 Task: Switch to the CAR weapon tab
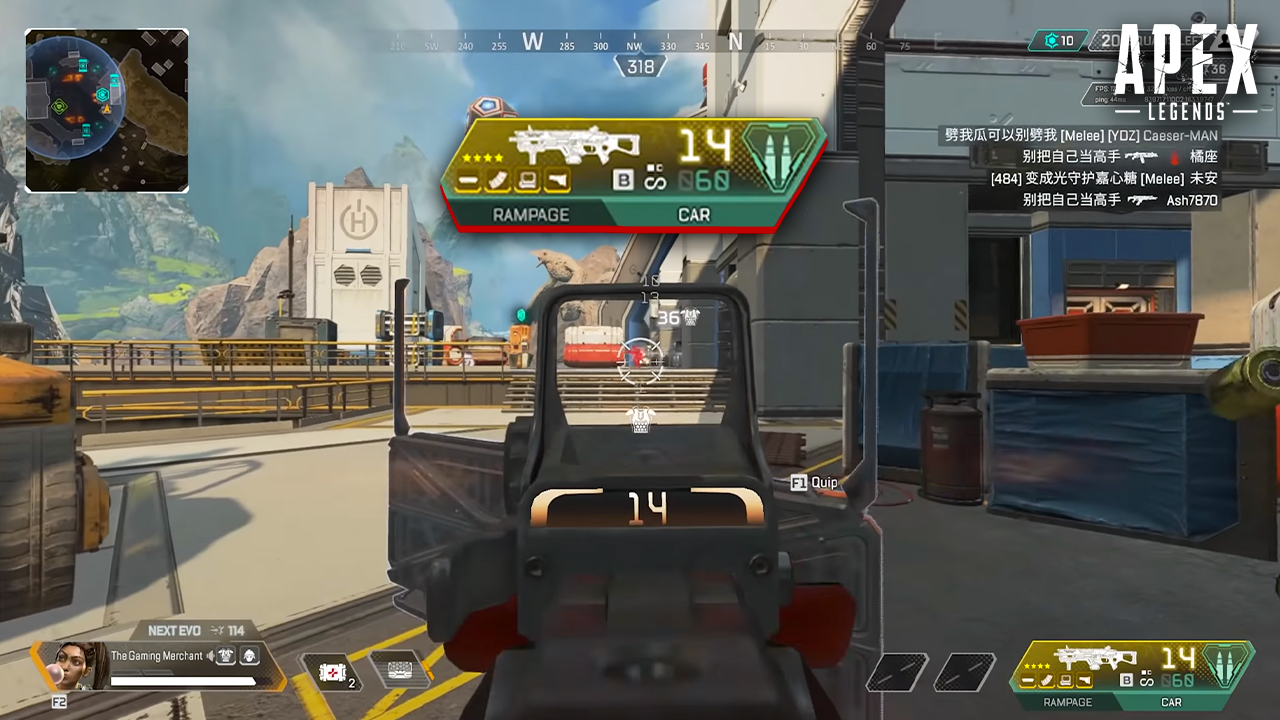pos(695,215)
